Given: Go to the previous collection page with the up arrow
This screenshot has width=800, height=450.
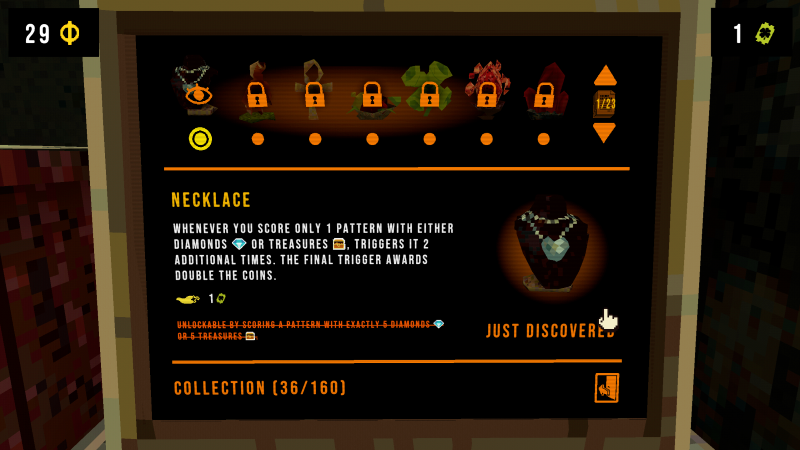Looking at the screenshot, I should pyautogui.click(x=605, y=75).
